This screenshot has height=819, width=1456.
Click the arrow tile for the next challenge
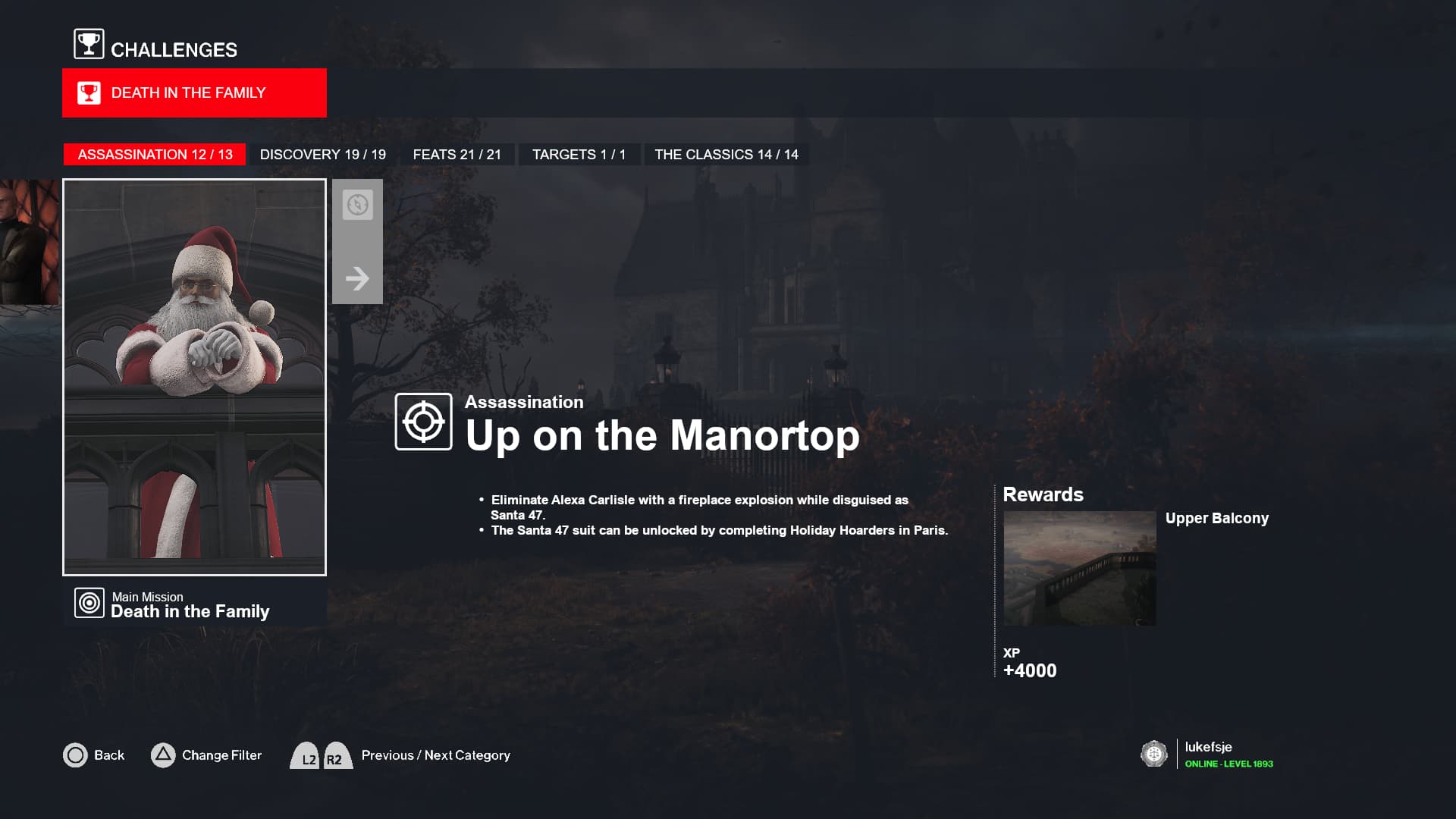pos(357,278)
